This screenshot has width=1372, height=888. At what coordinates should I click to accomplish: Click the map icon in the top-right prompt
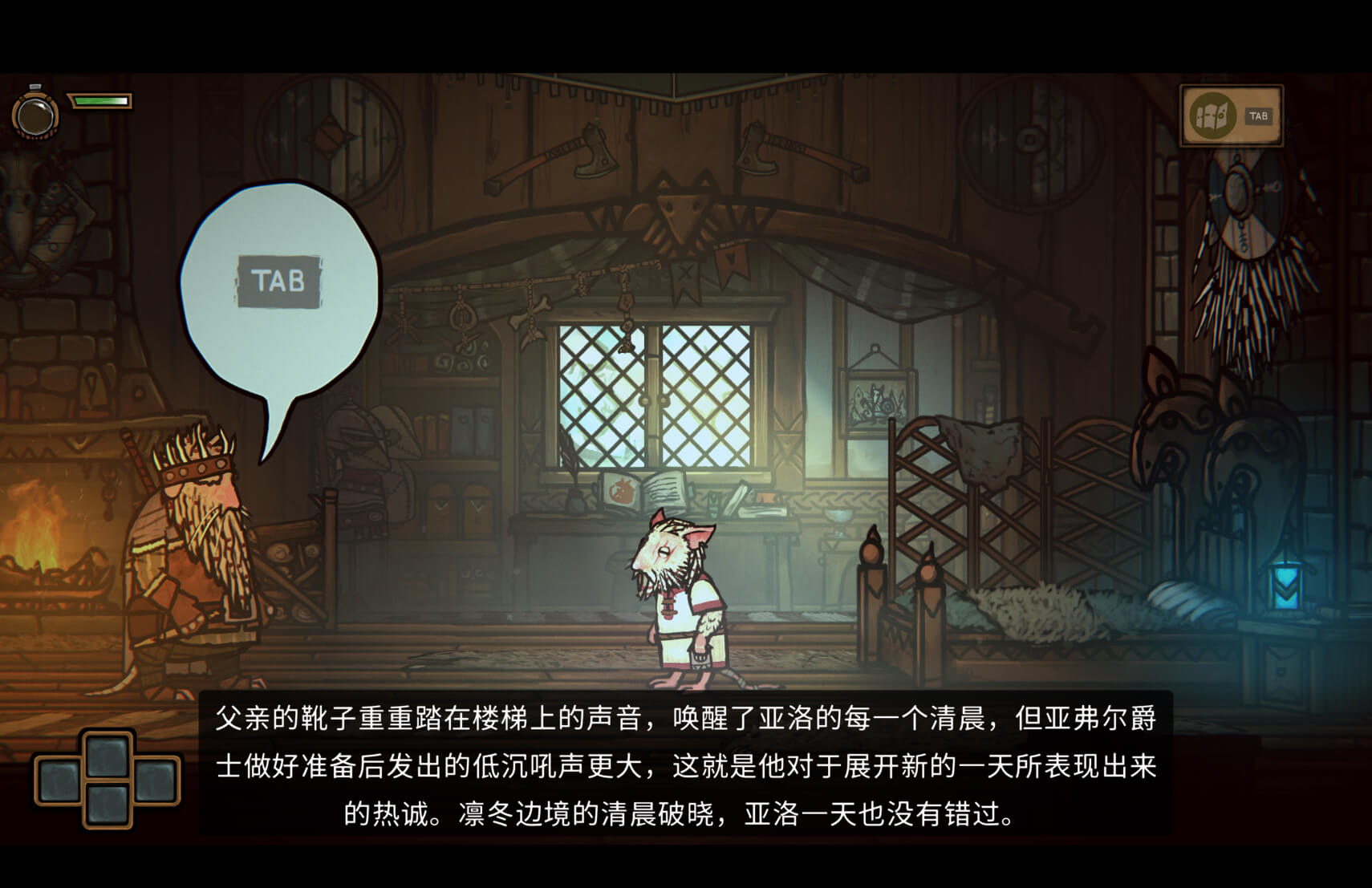click(x=1214, y=116)
